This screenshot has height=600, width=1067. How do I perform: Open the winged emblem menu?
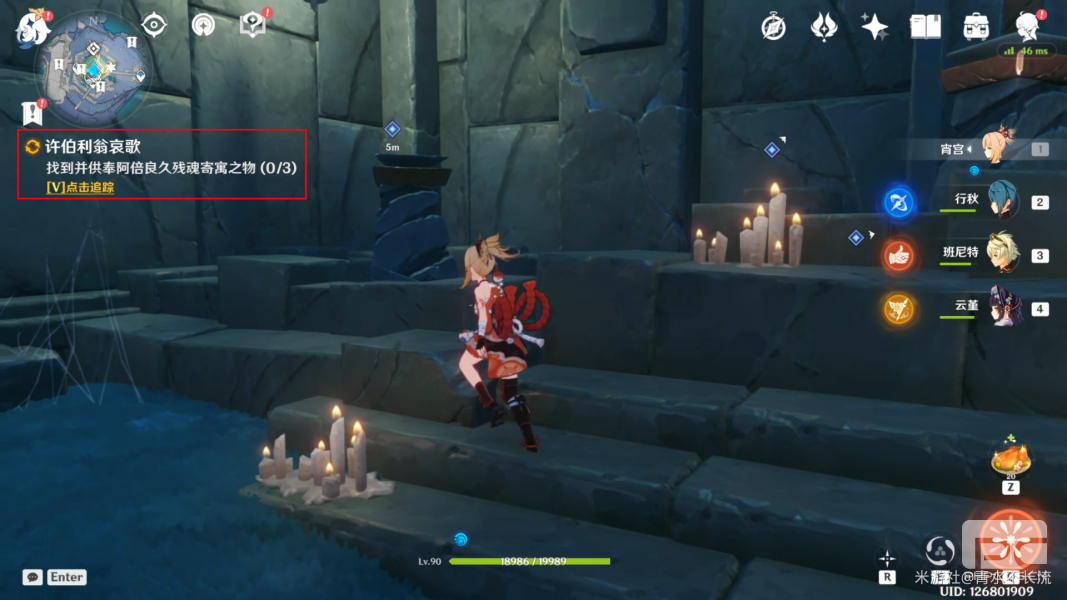click(823, 27)
